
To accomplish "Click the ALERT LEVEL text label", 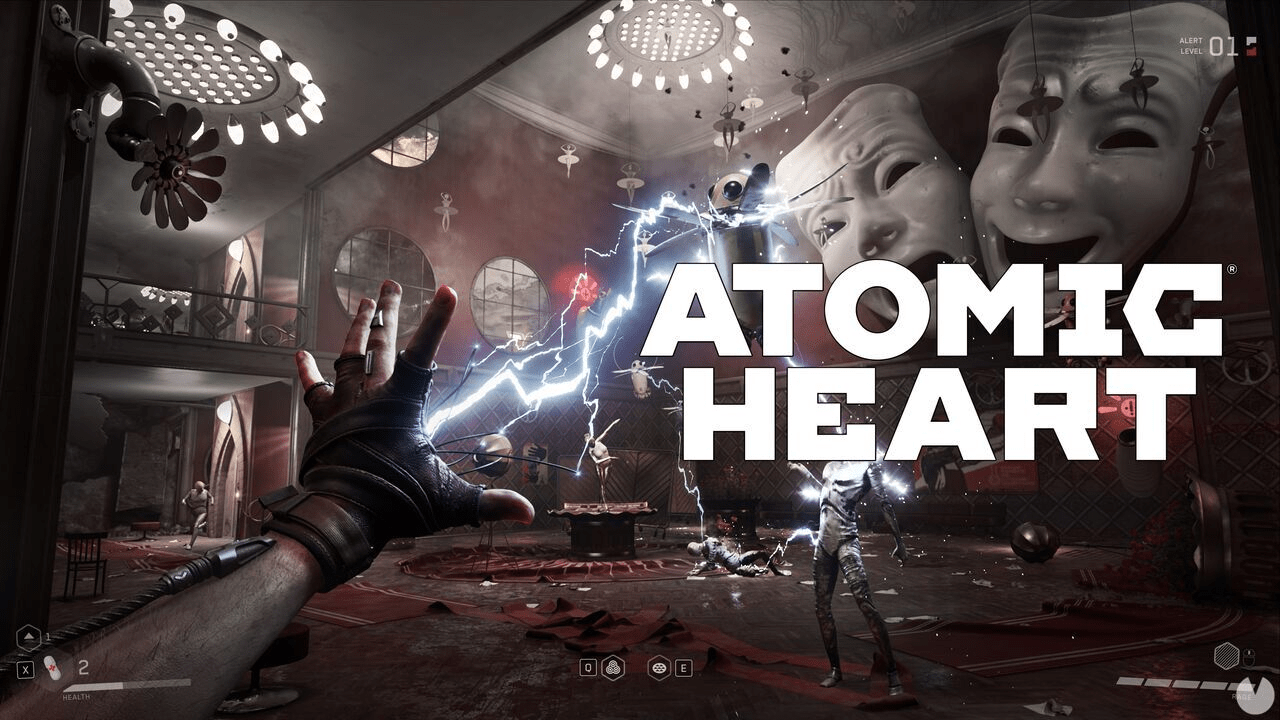I will (1191, 46).
